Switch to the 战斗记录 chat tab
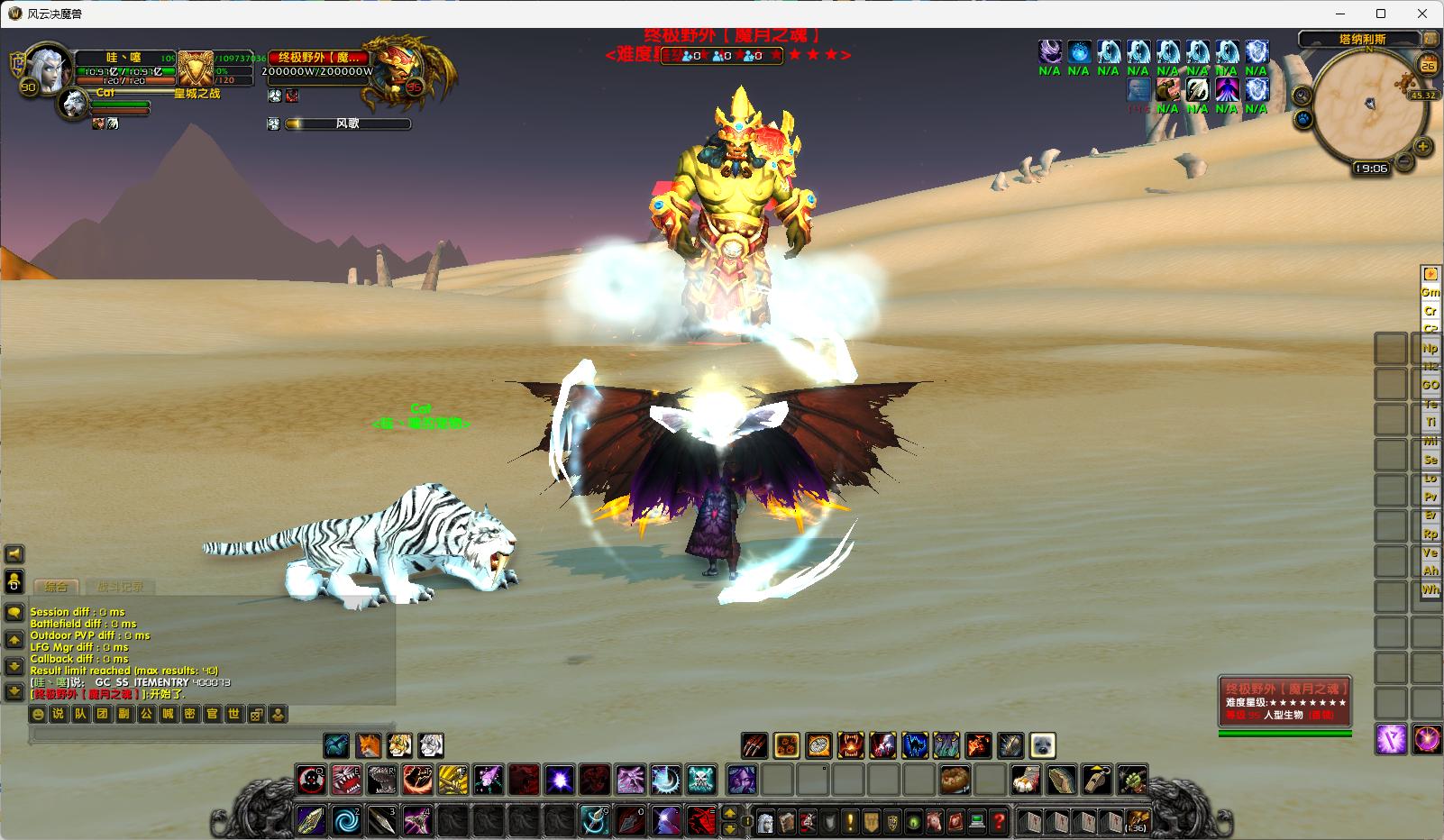1444x840 pixels. (x=120, y=587)
